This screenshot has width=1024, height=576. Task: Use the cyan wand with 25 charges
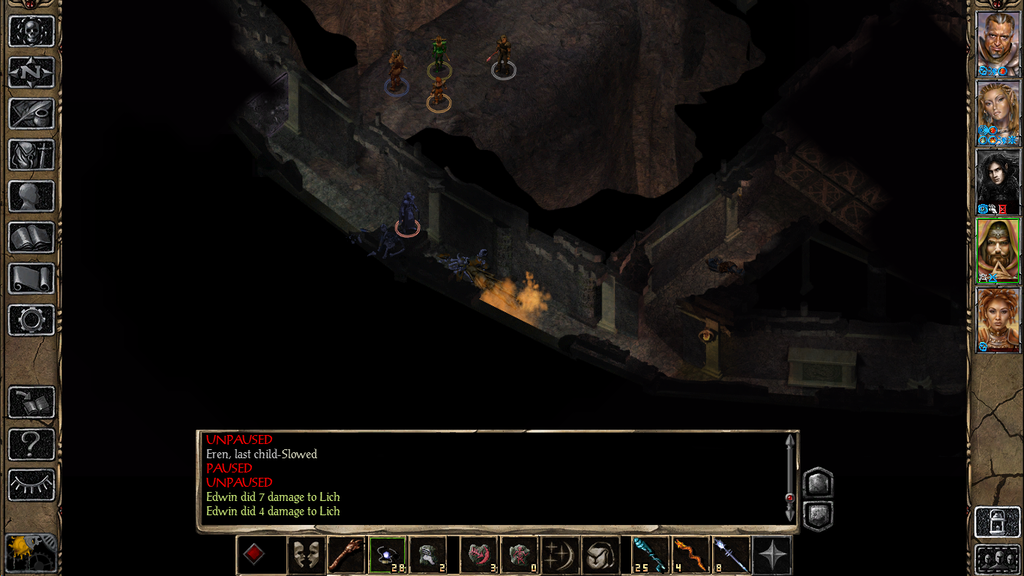[x=648, y=555]
